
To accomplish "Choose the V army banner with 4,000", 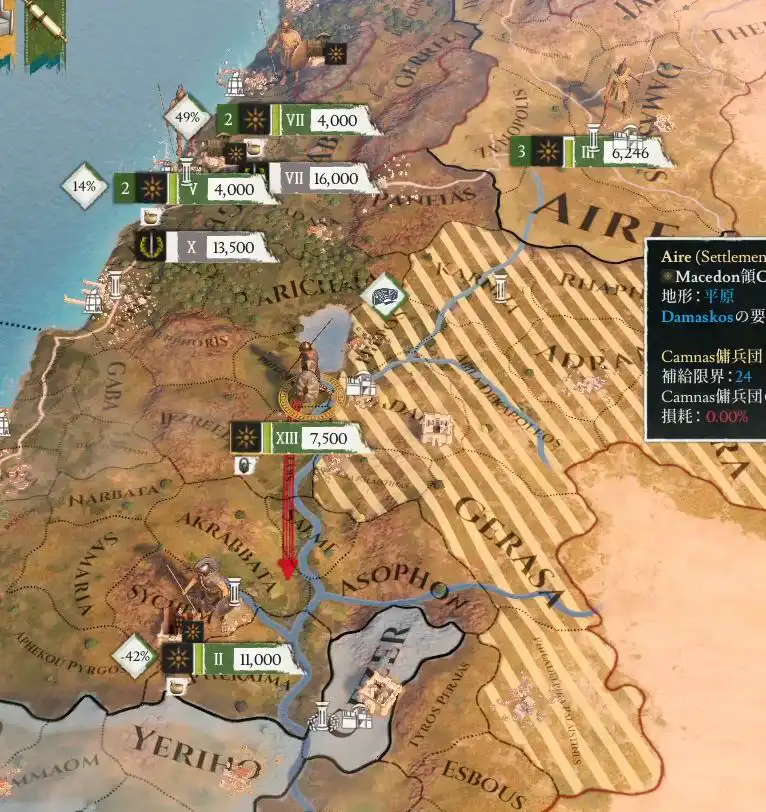I will pos(220,188).
